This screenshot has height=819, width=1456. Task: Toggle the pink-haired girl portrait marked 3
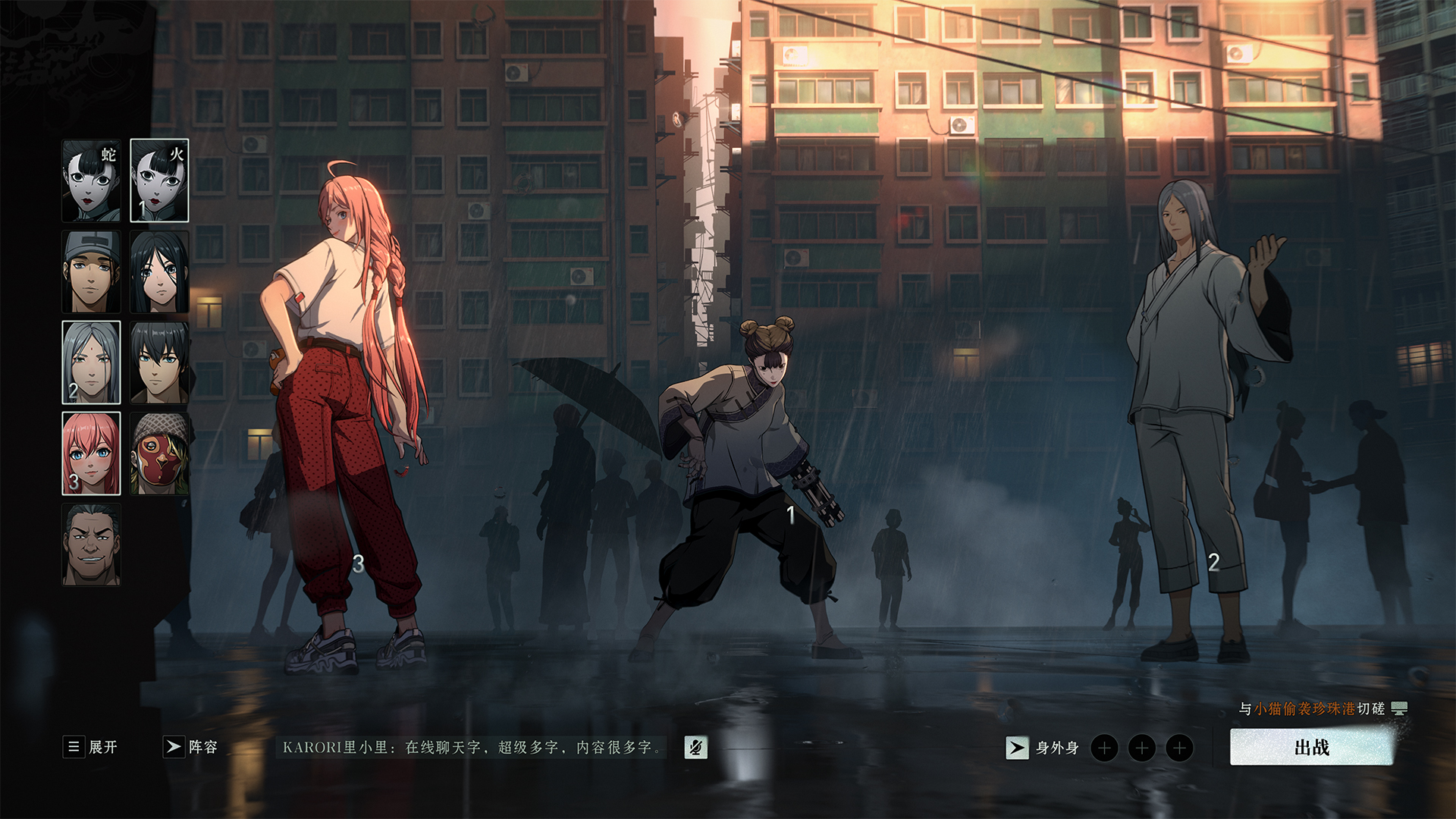[x=90, y=453]
